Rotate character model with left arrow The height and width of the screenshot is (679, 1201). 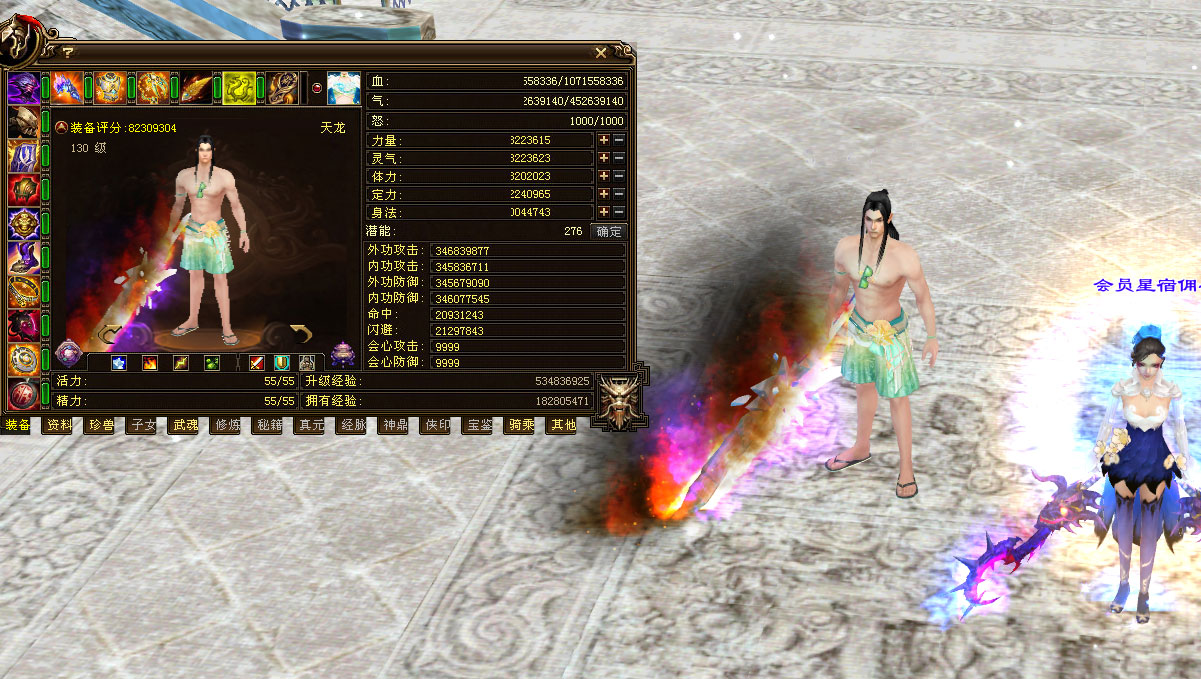click(x=112, y=331)
